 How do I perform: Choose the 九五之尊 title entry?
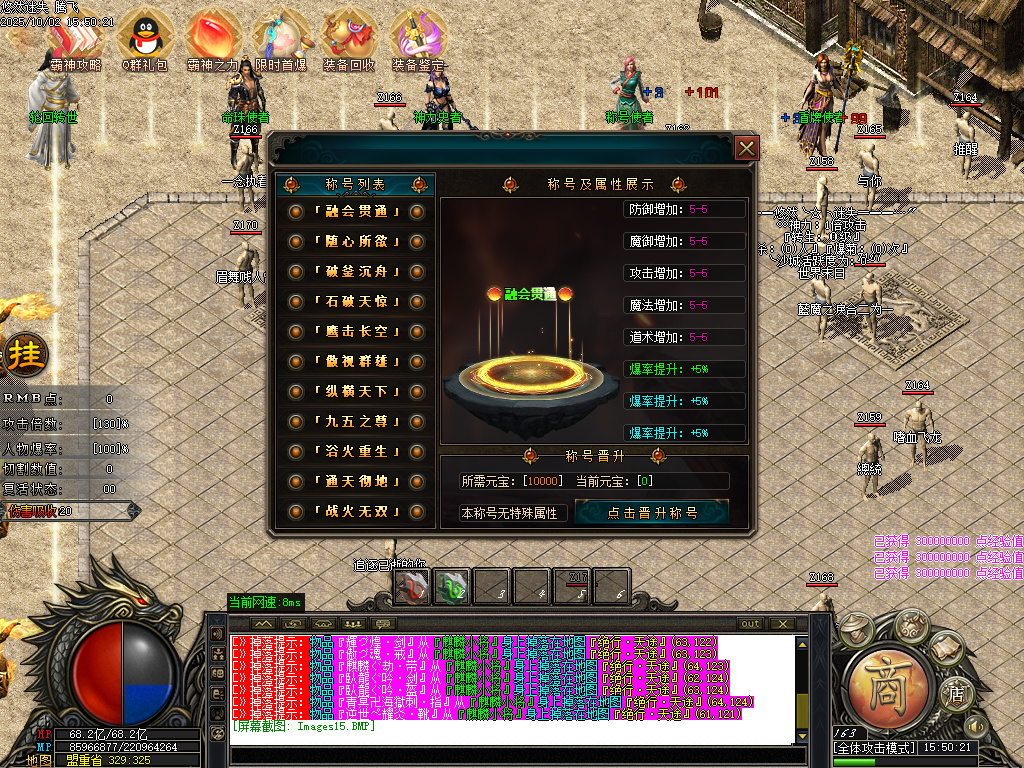355,422
